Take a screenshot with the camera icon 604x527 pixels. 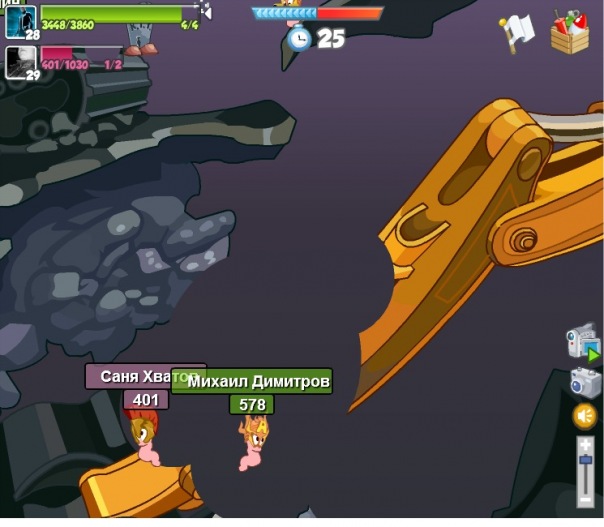coord(584,382)
